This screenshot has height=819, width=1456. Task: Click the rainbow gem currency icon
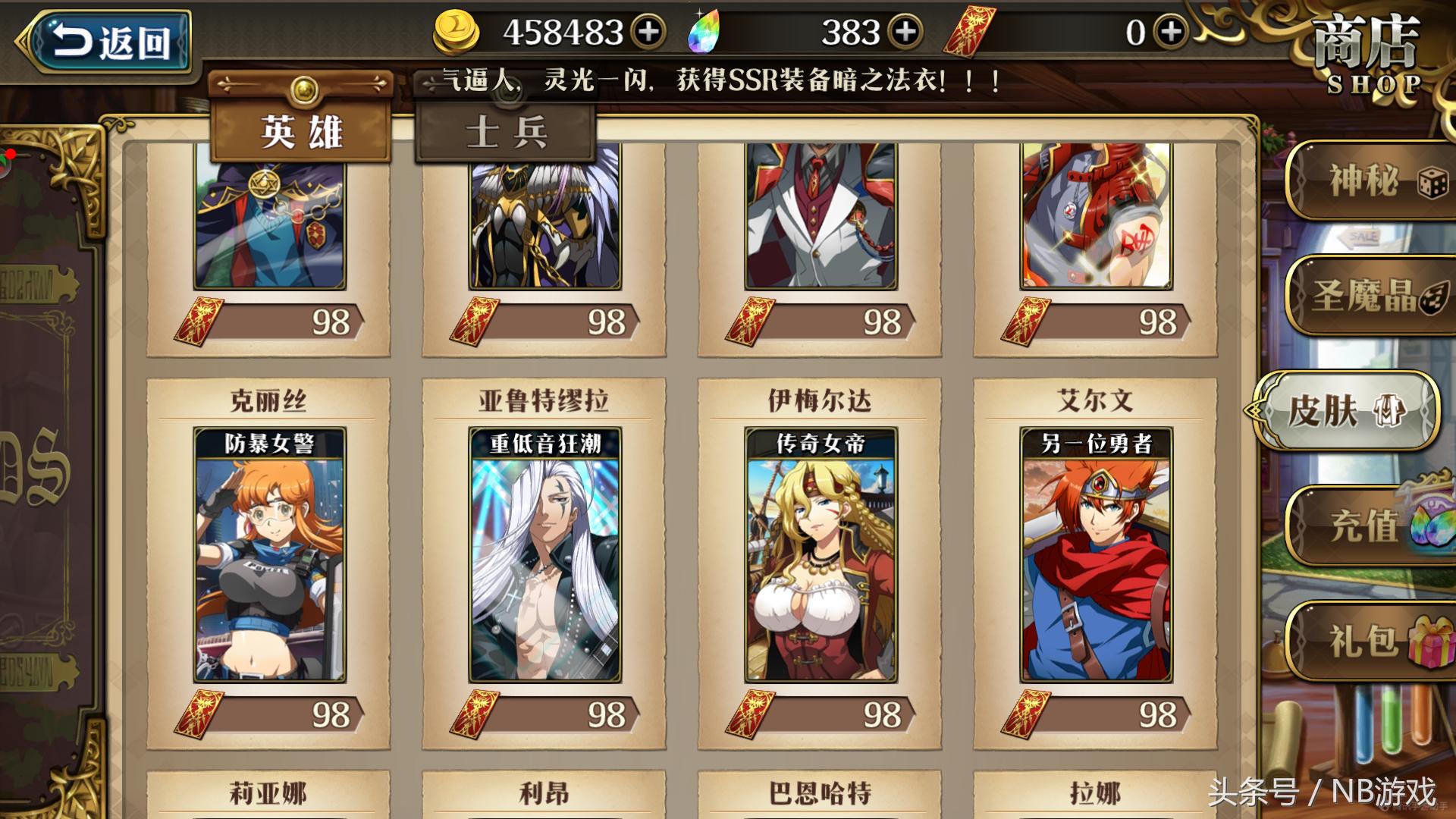click(705, 33)
